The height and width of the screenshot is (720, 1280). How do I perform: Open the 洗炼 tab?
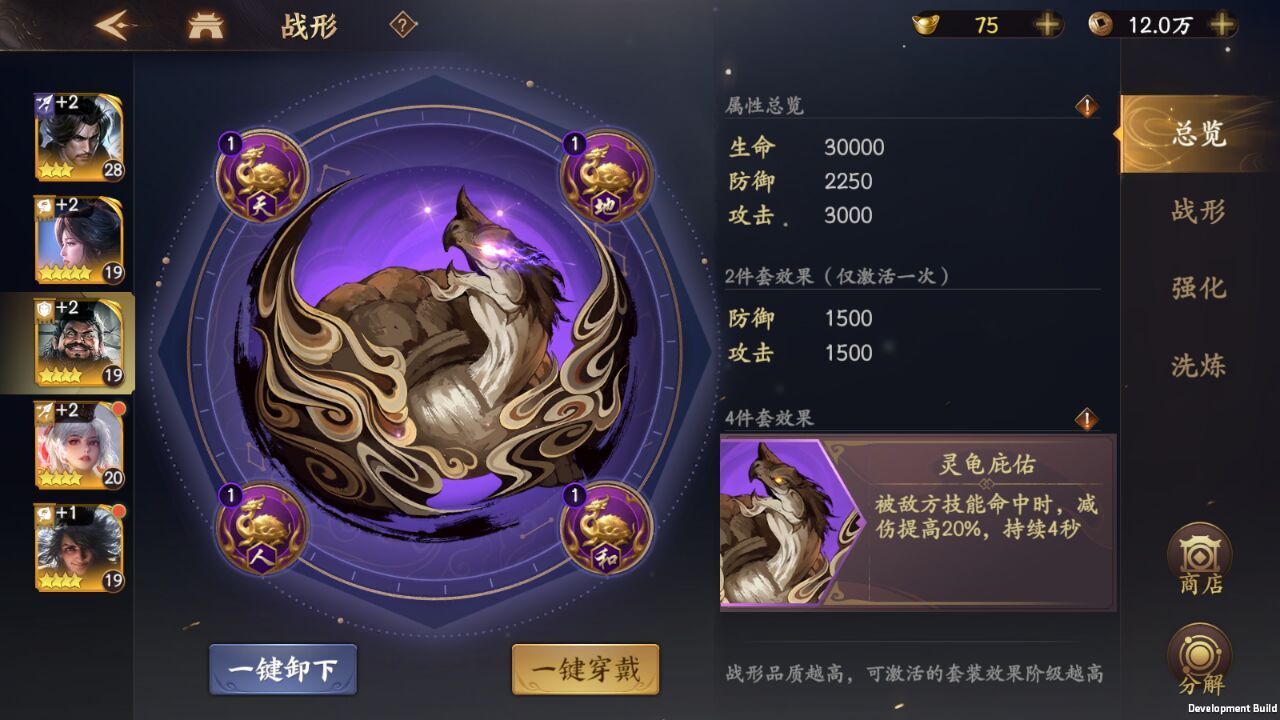[1197, 364]
